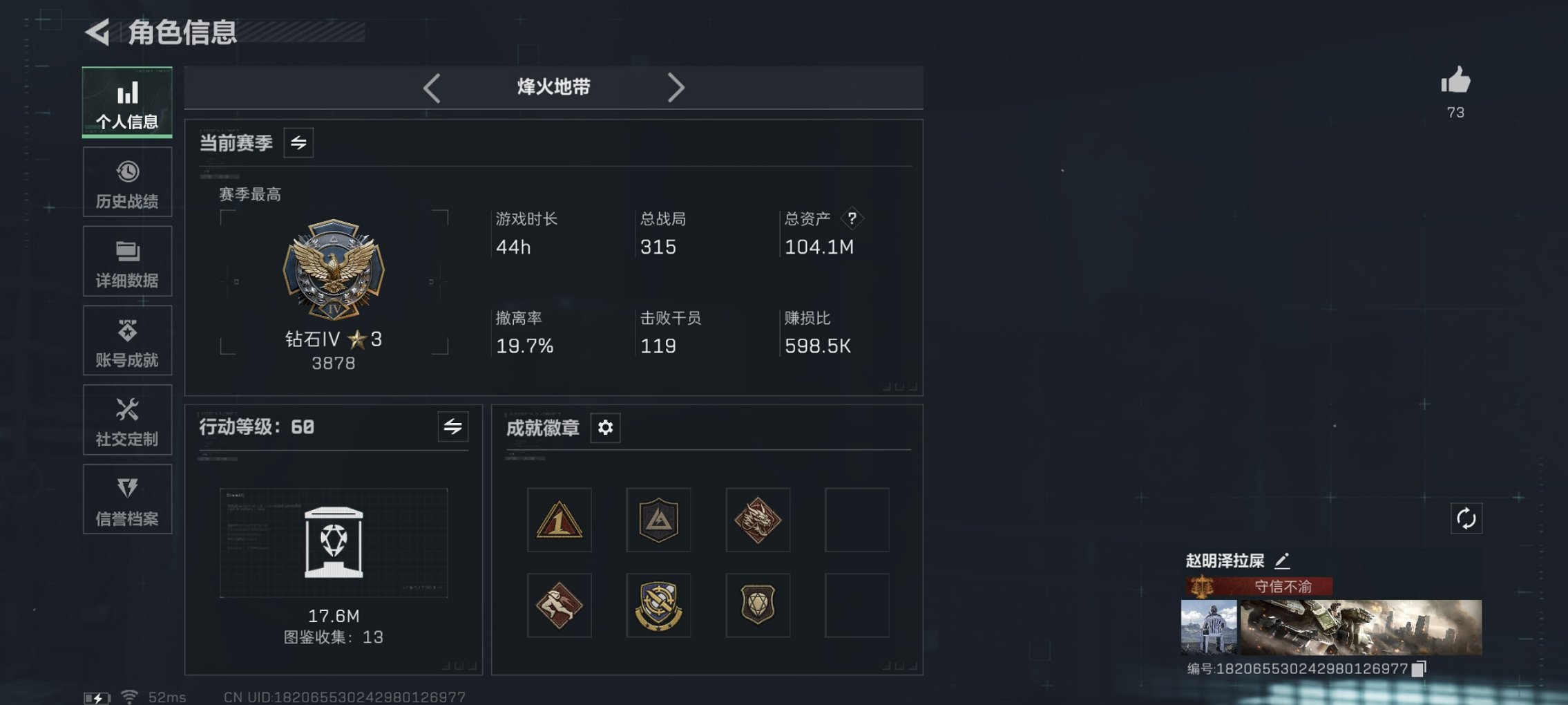Open 详细数据 from the sidebar
The height and width of the screenshot is (705, 1568).
click(127, 261)
